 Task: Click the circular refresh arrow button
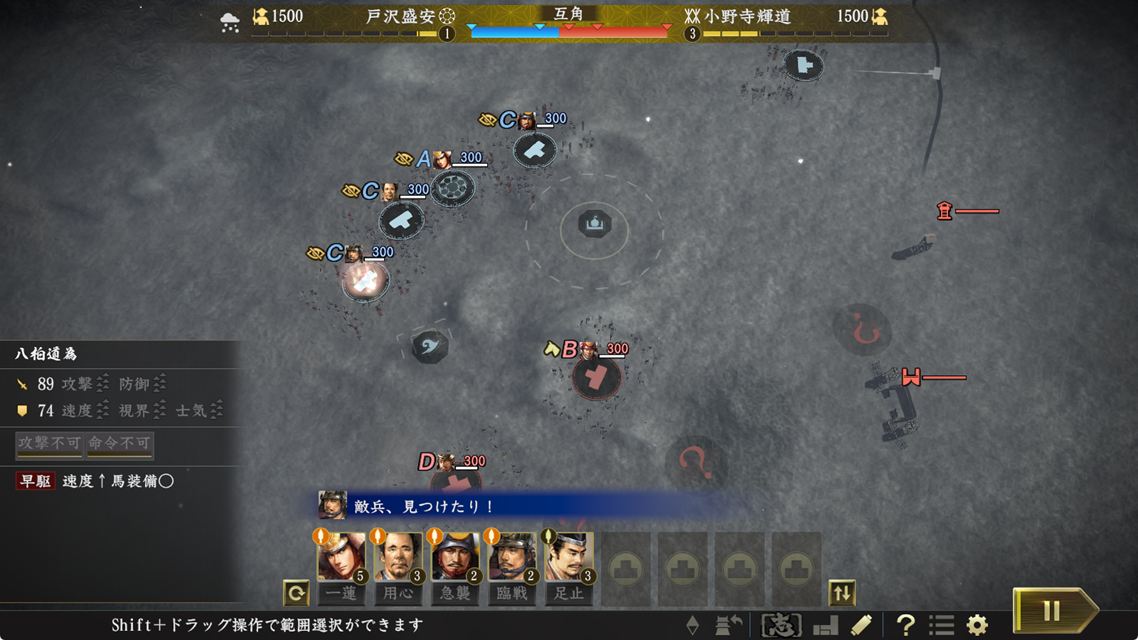click(295, 593)
